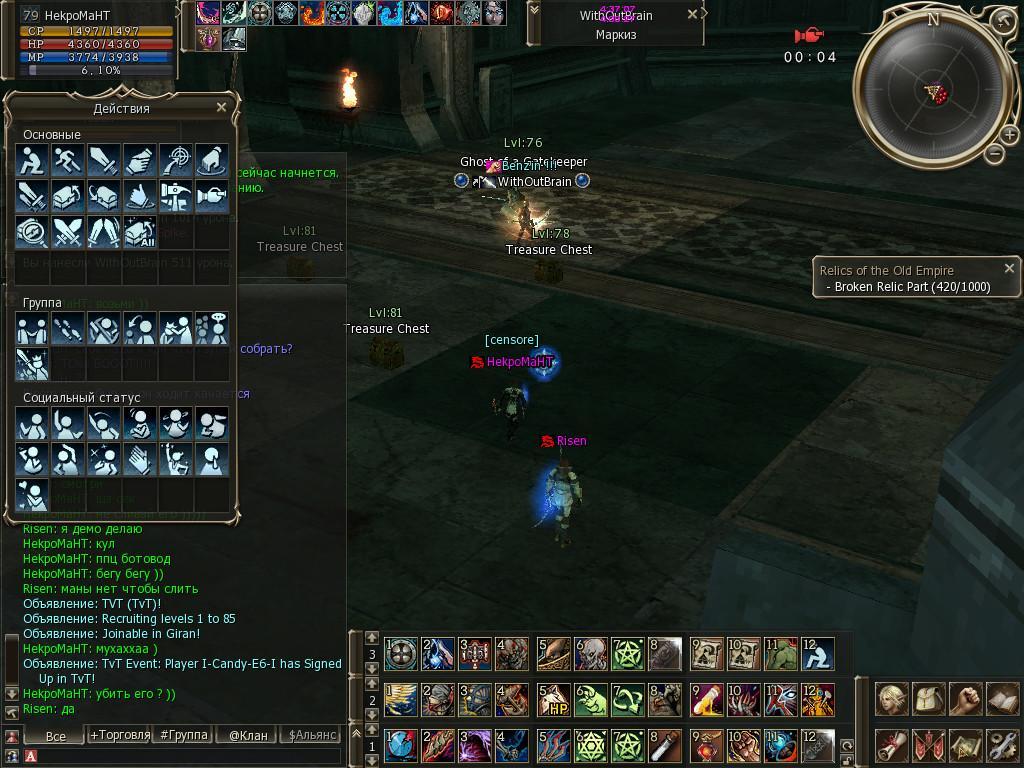1024x768 pixels.
Task: Select the party invite icon under Группа
Action: click(x=33, y=329)
